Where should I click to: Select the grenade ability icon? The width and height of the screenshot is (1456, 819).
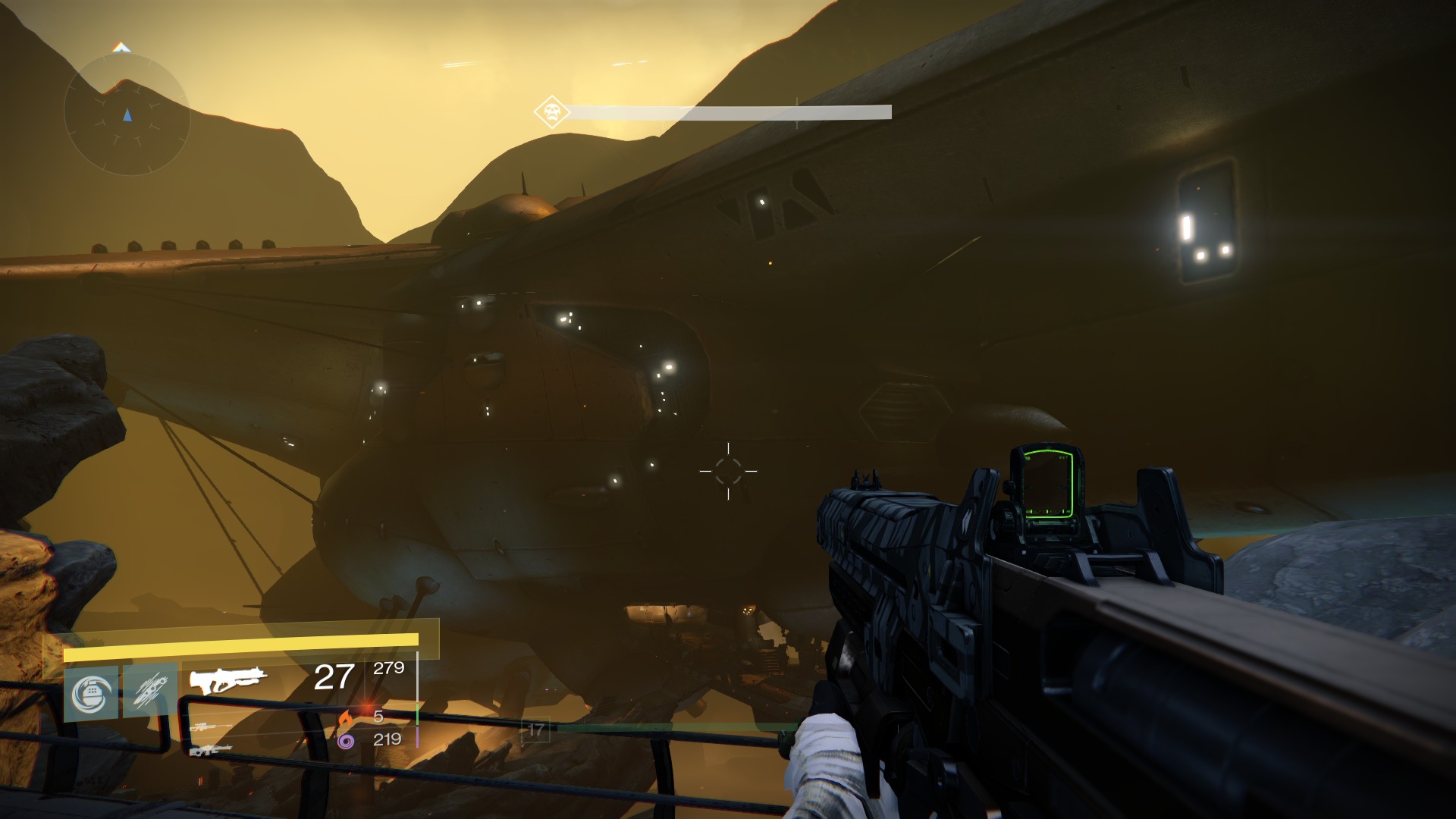pyautogui.click(x=92, y=693)
